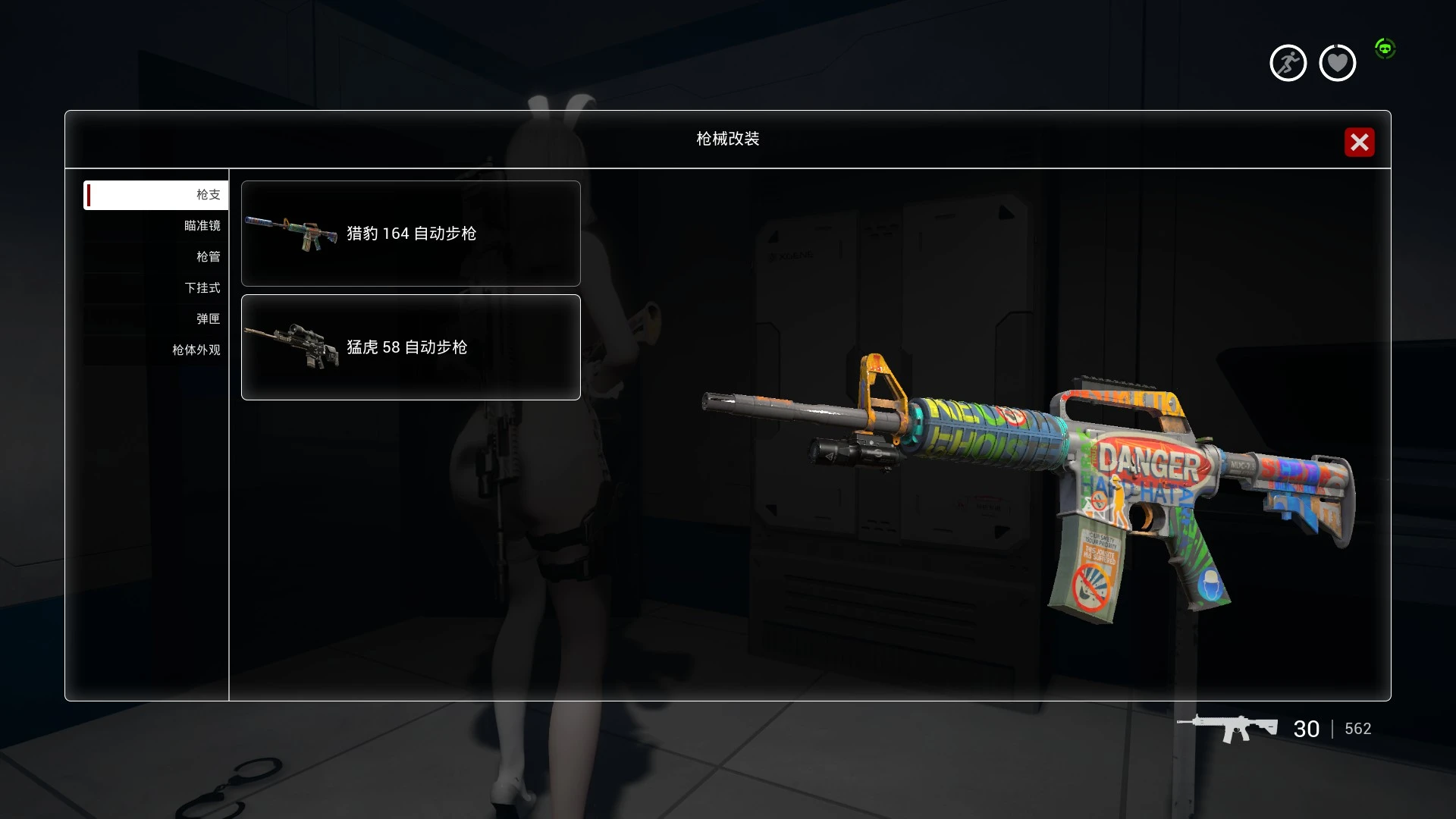Click the green skull icon
The height and width of the screenshot is (819, 1456).
1385,49
